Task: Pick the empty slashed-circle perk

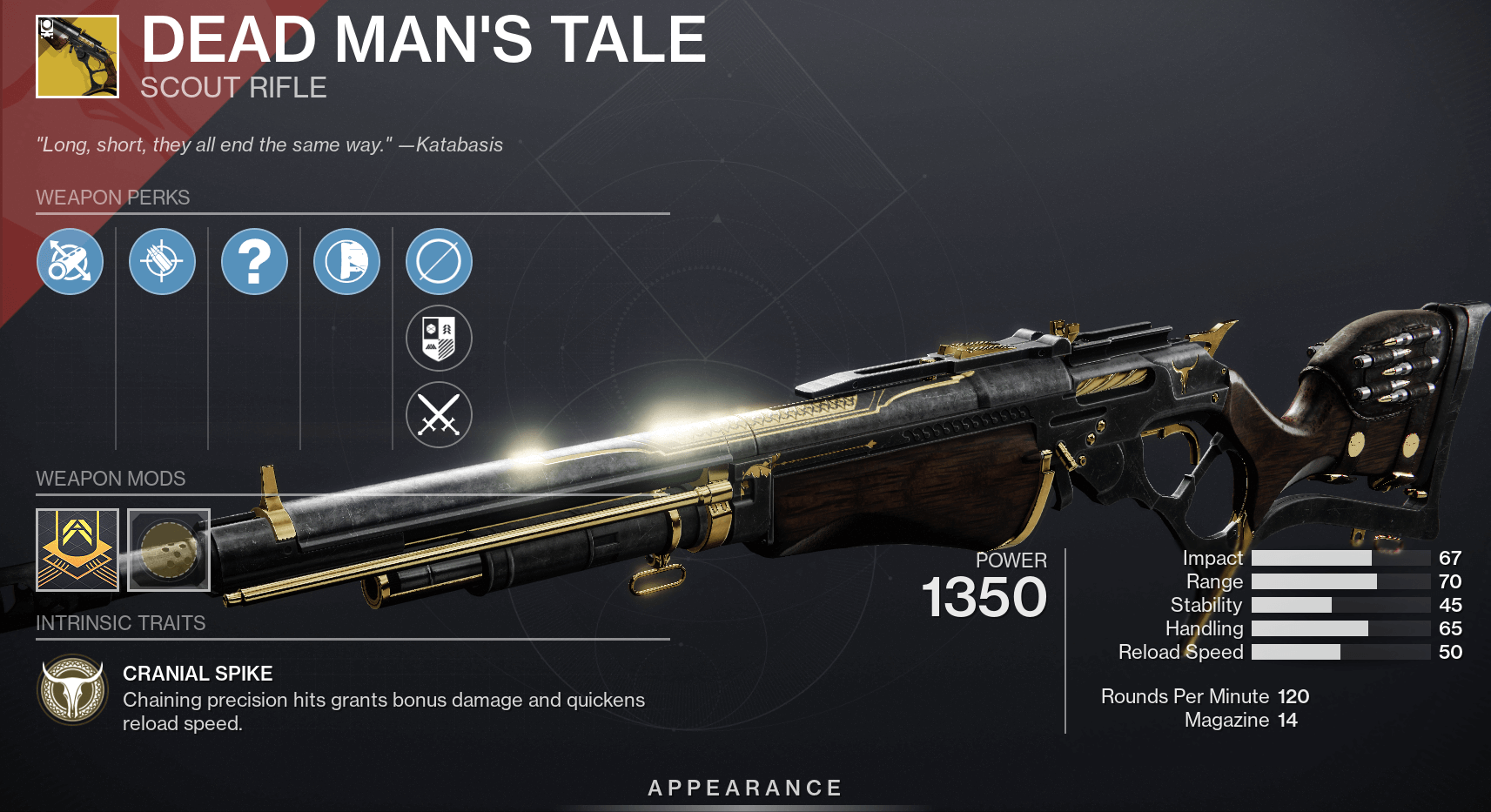Action: 439,261
